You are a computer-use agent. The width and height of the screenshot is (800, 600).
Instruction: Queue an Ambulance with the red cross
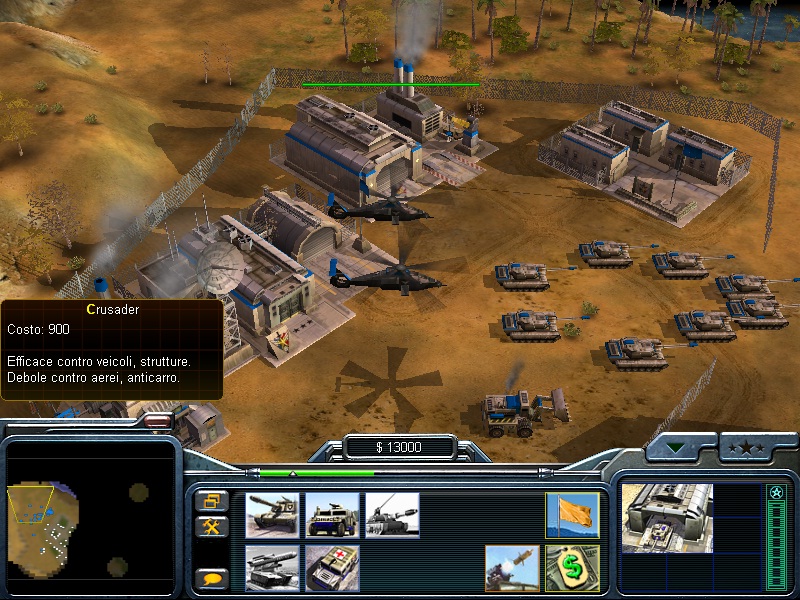tap(332, 568)
